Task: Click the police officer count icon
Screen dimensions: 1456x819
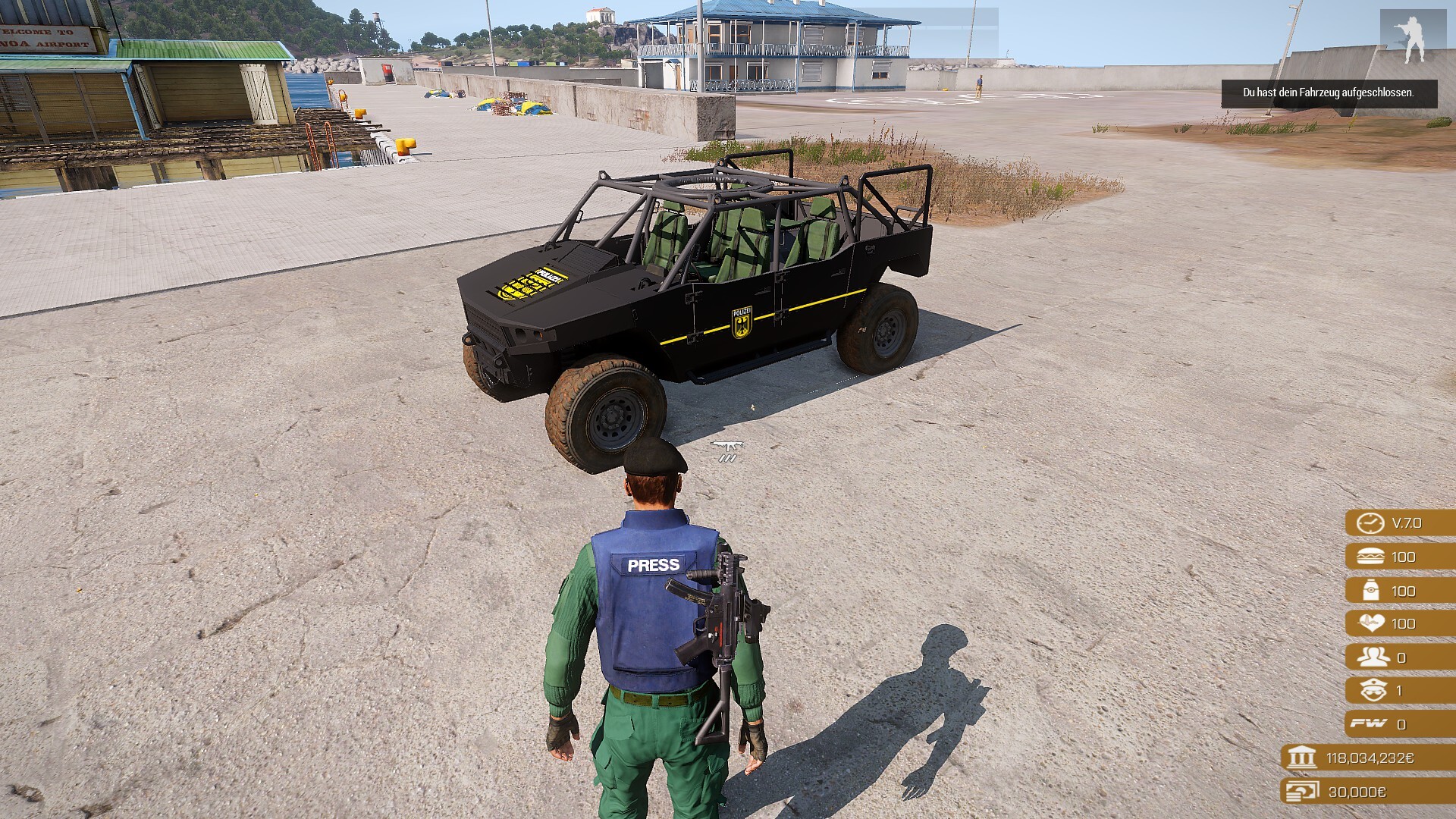Action: 1373,690
